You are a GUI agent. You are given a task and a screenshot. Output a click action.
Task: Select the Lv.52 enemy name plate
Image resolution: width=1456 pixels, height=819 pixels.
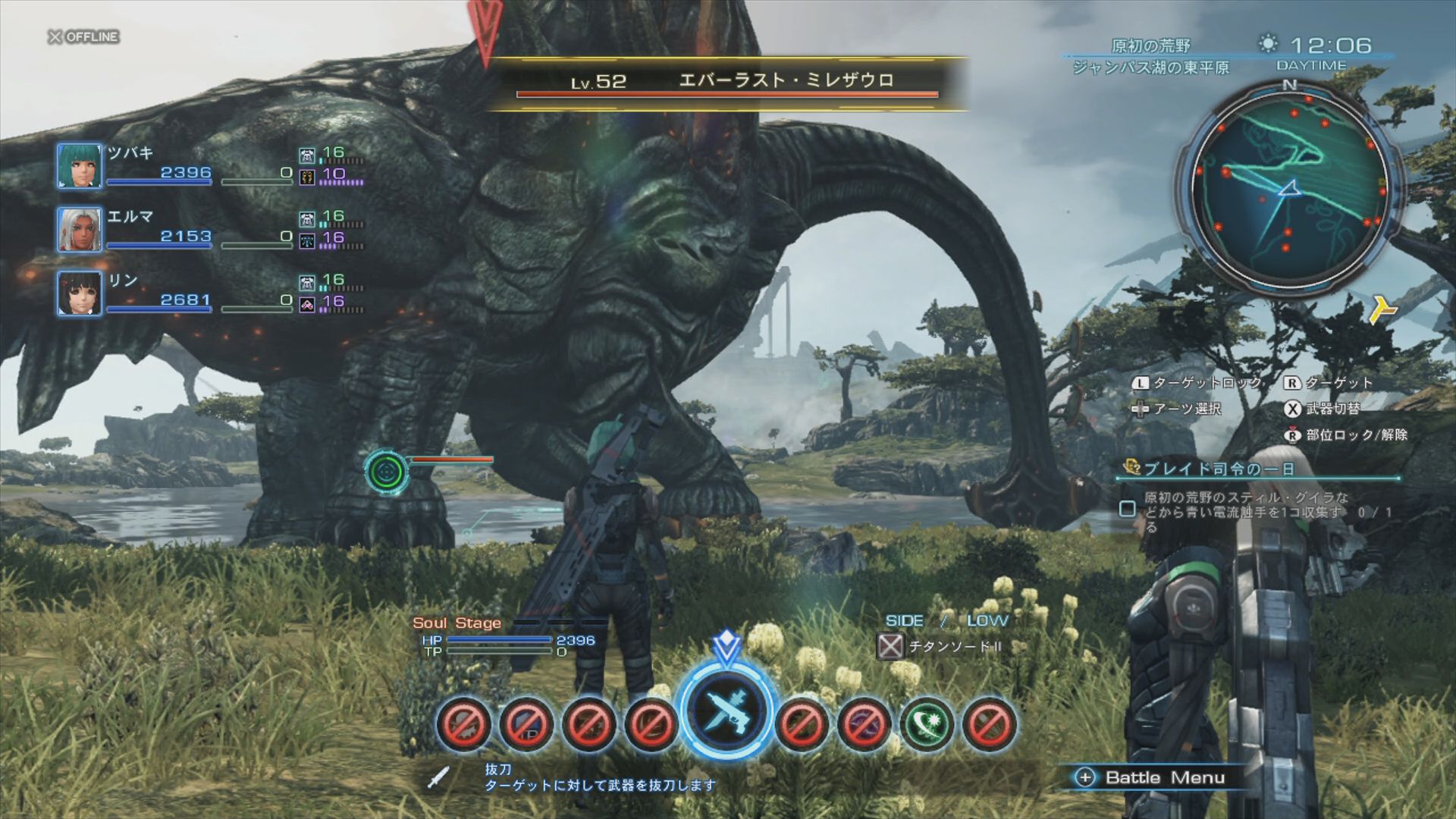click(x=726, y=82)
